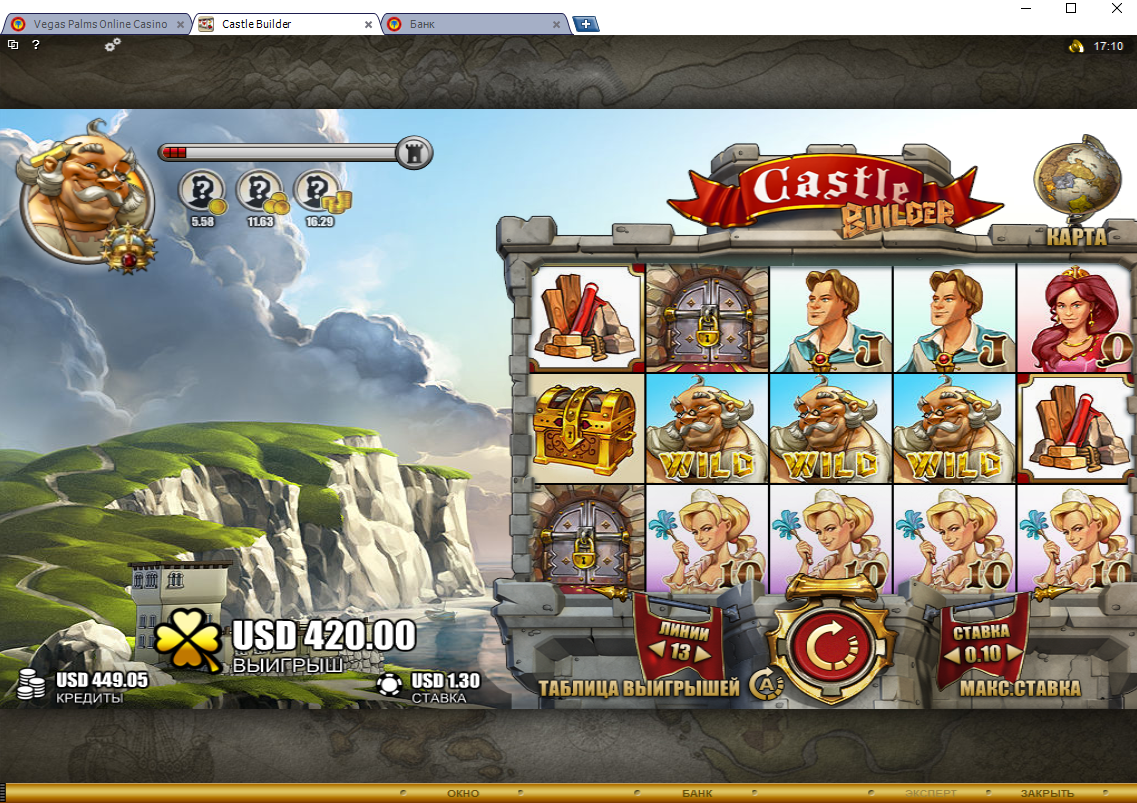Image resolution: width=1137 pixels, height=803 pixels.
Task: Open БАНК in the bottom bar
Action: [x=697, y=793]
